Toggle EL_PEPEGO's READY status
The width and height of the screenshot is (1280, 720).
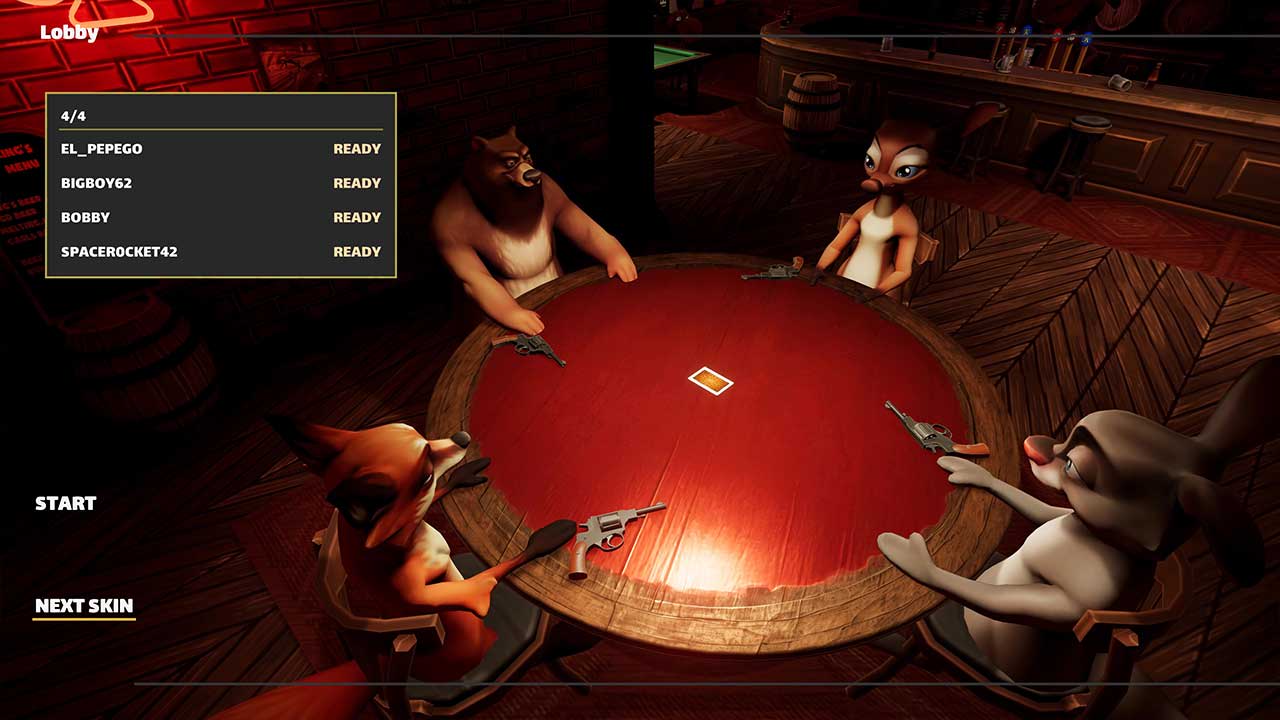click(x=357, y=148)
